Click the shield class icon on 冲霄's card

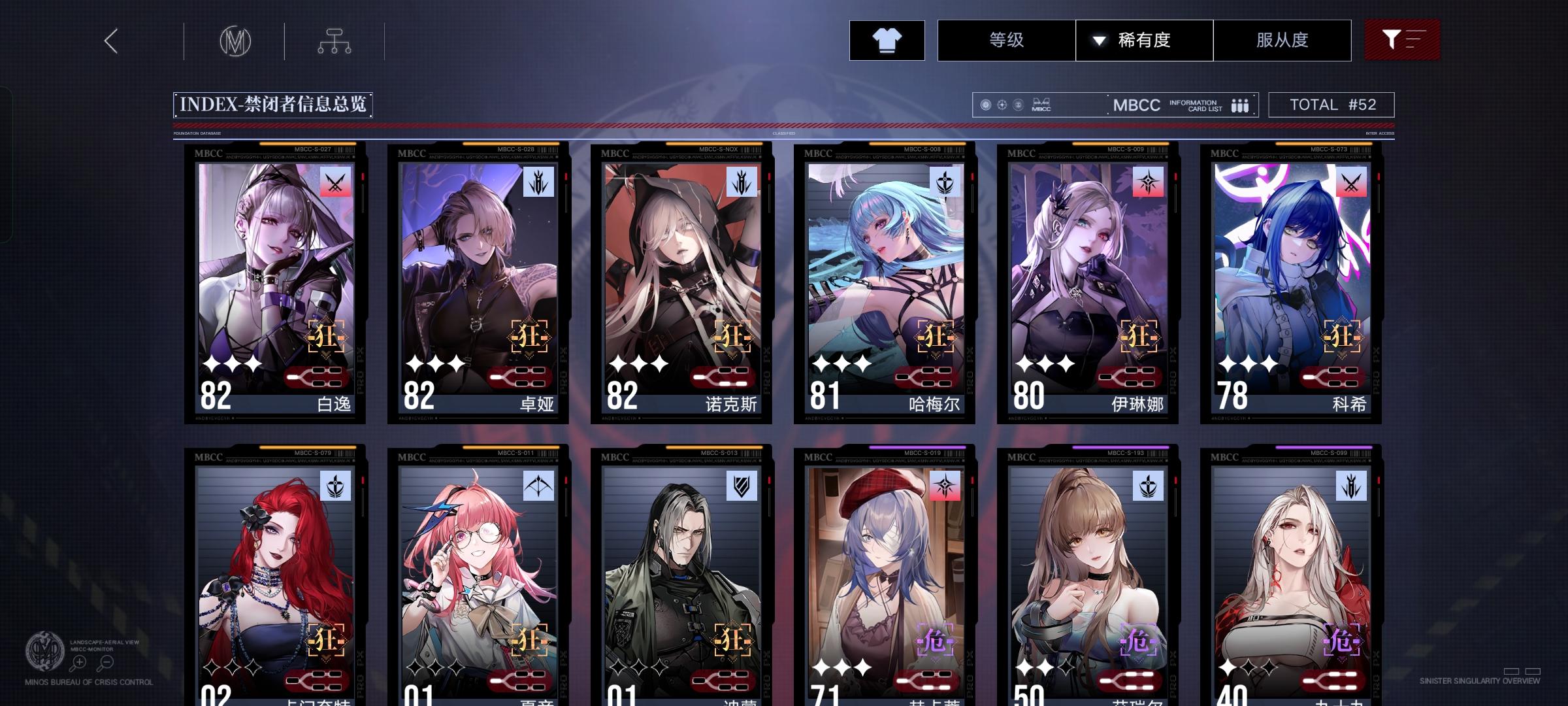coord(741,485)
